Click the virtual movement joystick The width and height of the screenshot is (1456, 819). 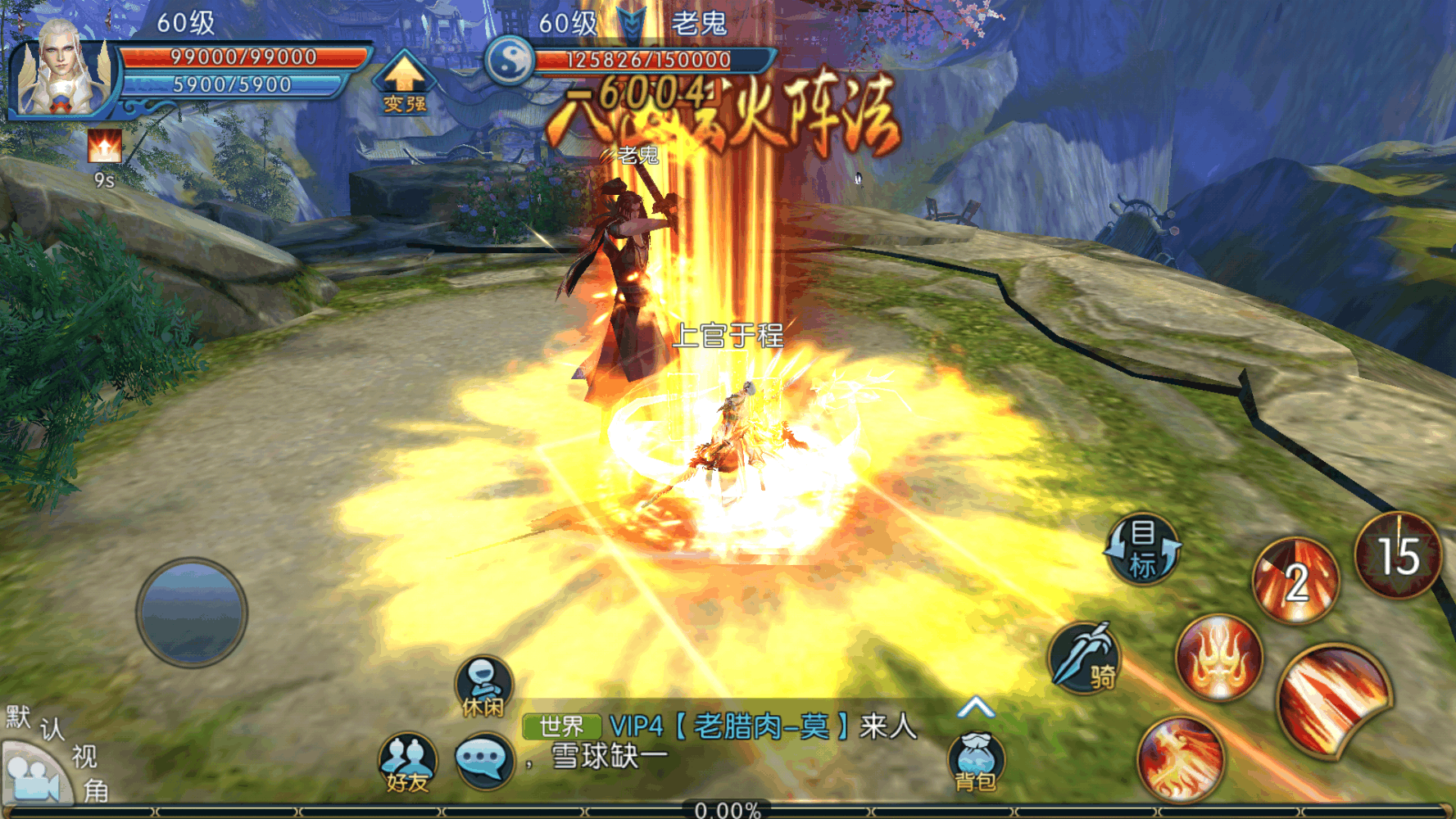pos(192,612)
